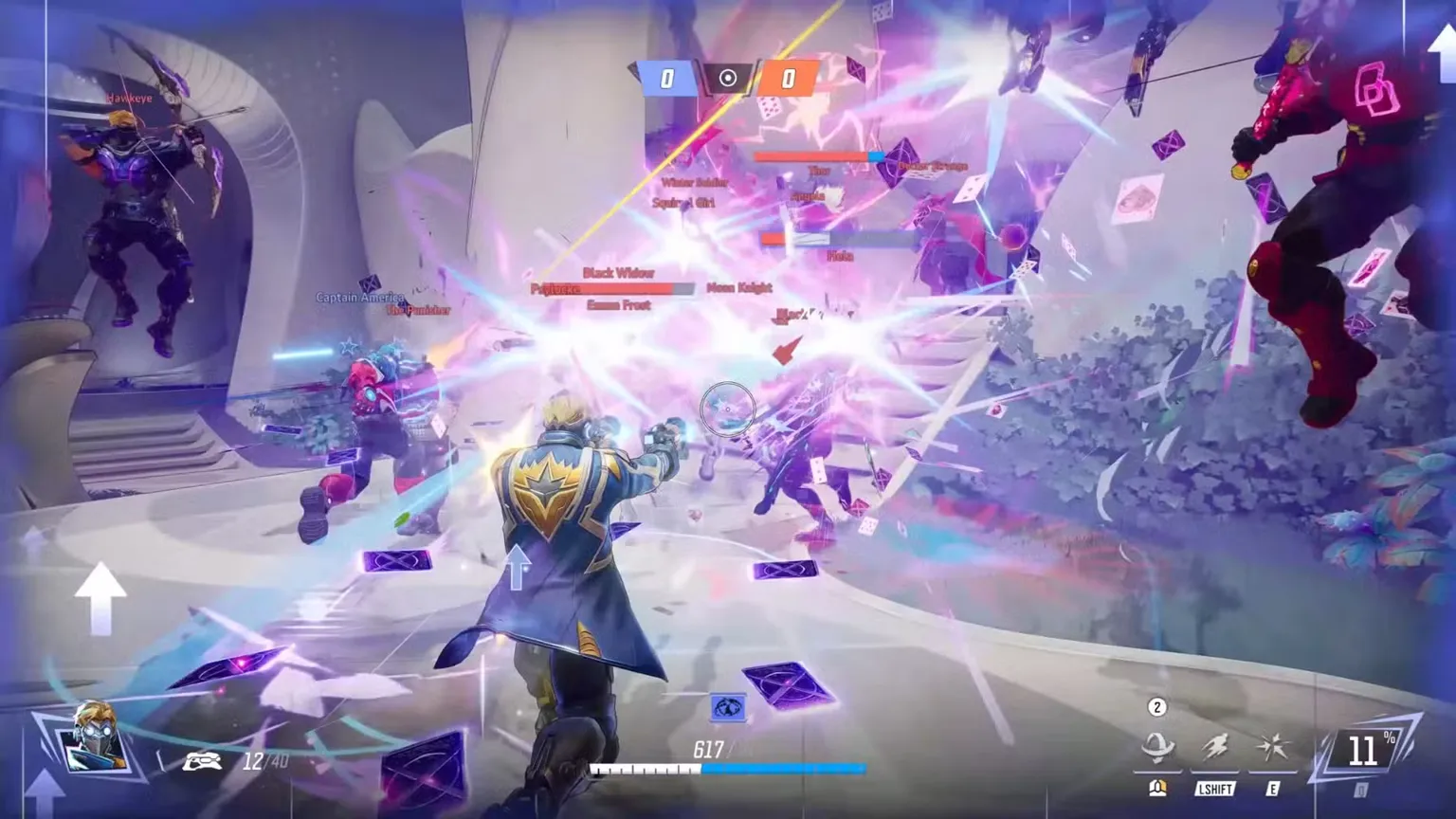Select the starburst ability icon above E
The image size is (1456, 819).
[x=1274, y=747]
